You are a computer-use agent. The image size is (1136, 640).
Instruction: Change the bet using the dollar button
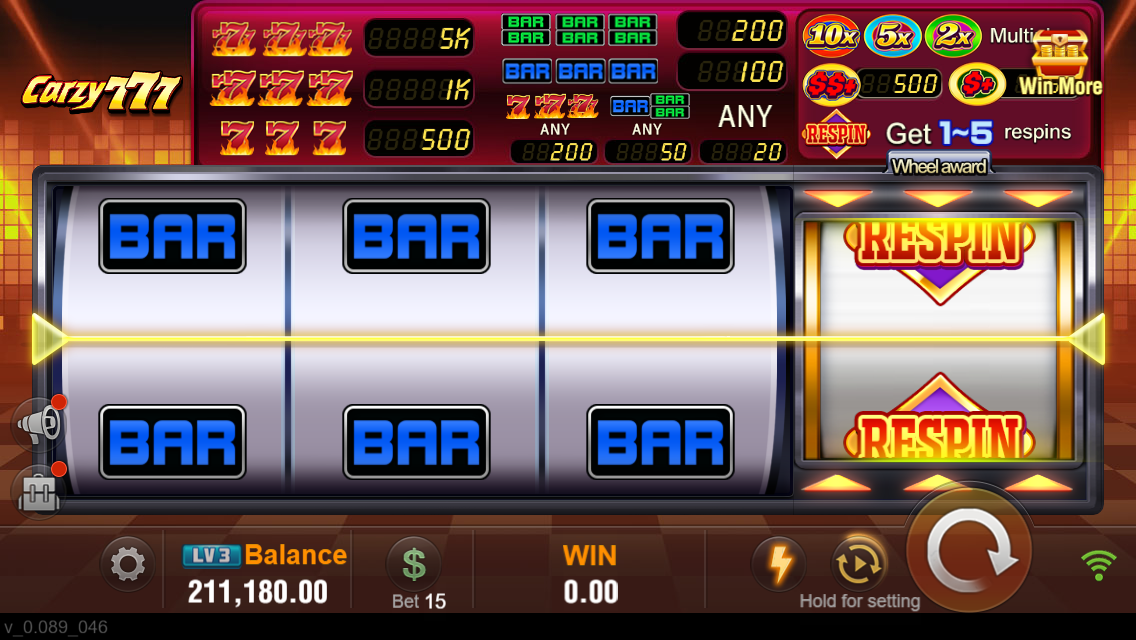coord(413,563)
